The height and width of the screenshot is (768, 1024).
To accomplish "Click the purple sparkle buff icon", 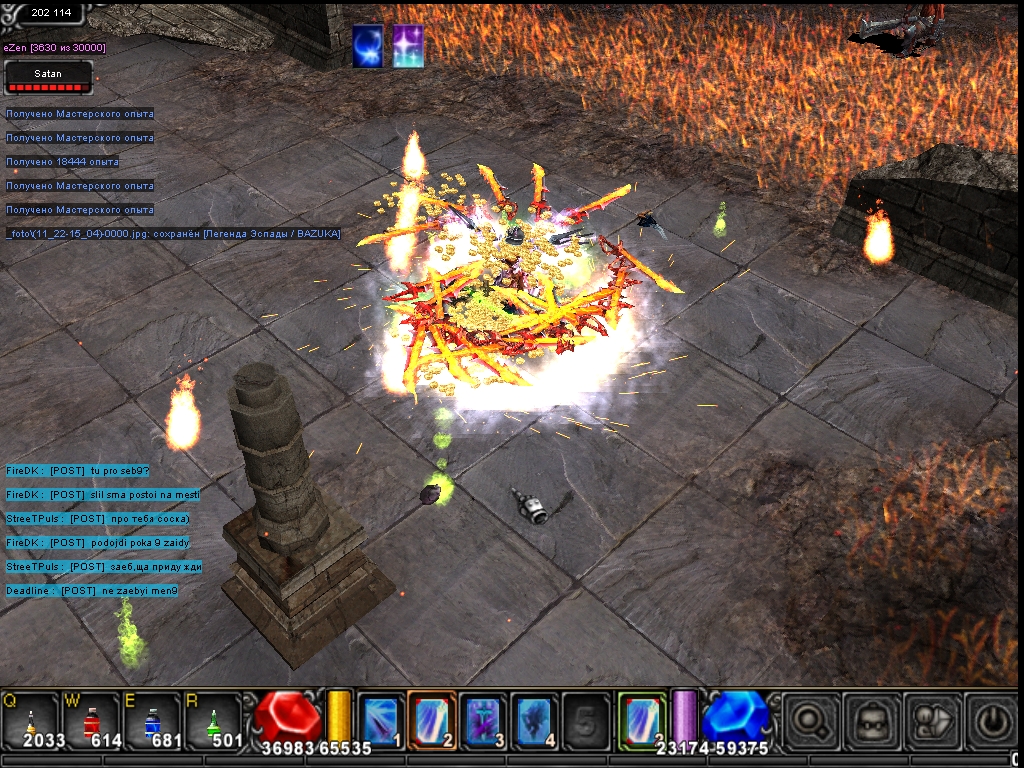I will [407, 47].
